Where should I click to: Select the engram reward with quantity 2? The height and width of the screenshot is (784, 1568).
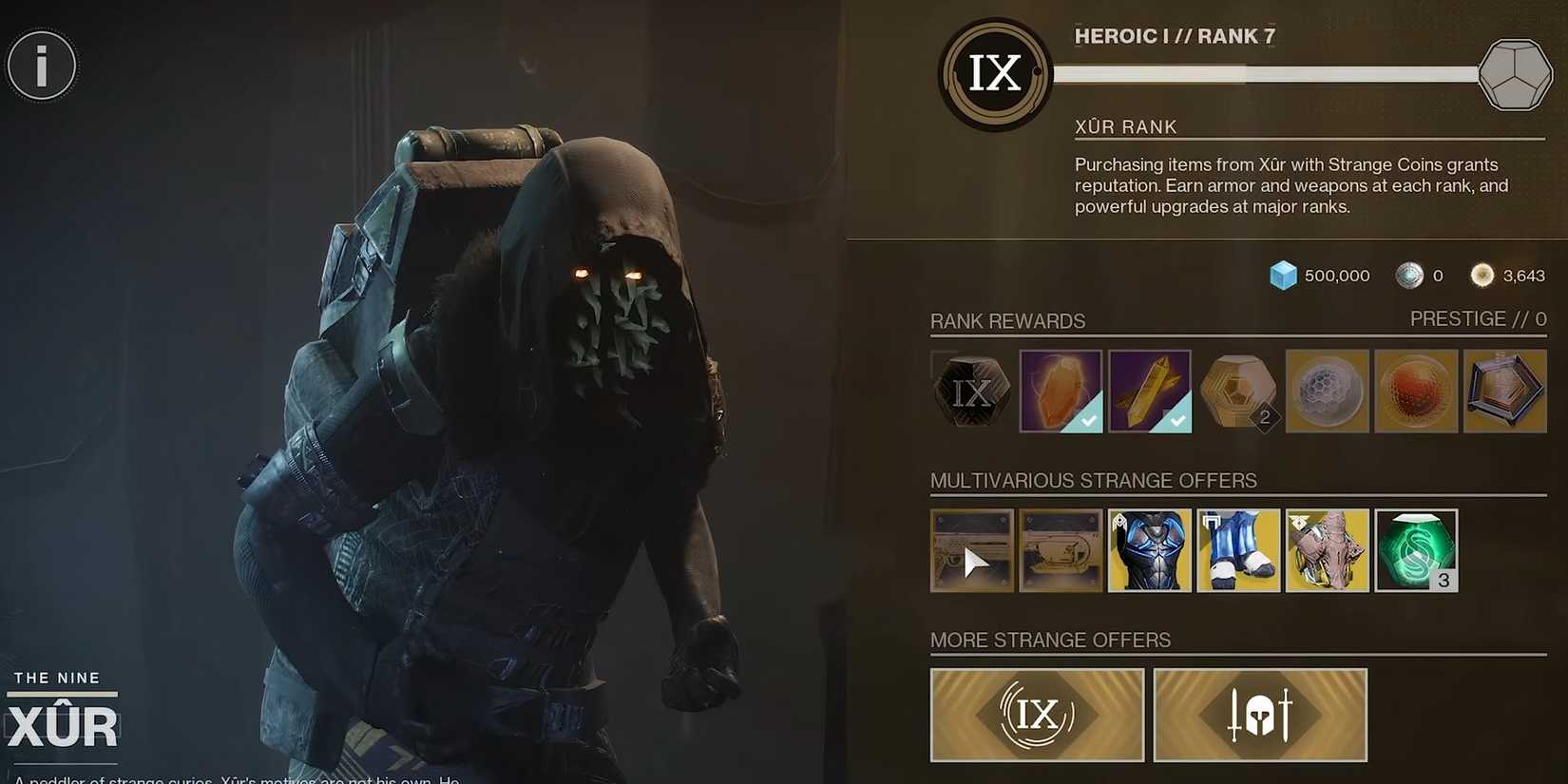click(1238, 391)
